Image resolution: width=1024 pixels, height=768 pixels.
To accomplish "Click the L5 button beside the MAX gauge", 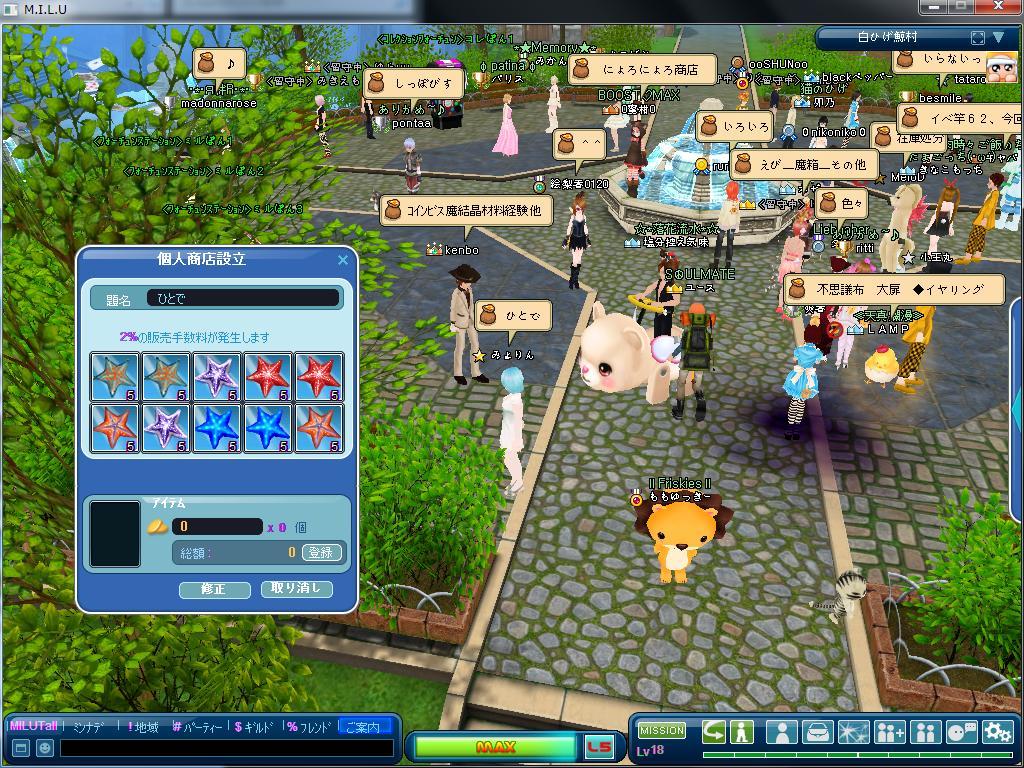I will 599,747.
